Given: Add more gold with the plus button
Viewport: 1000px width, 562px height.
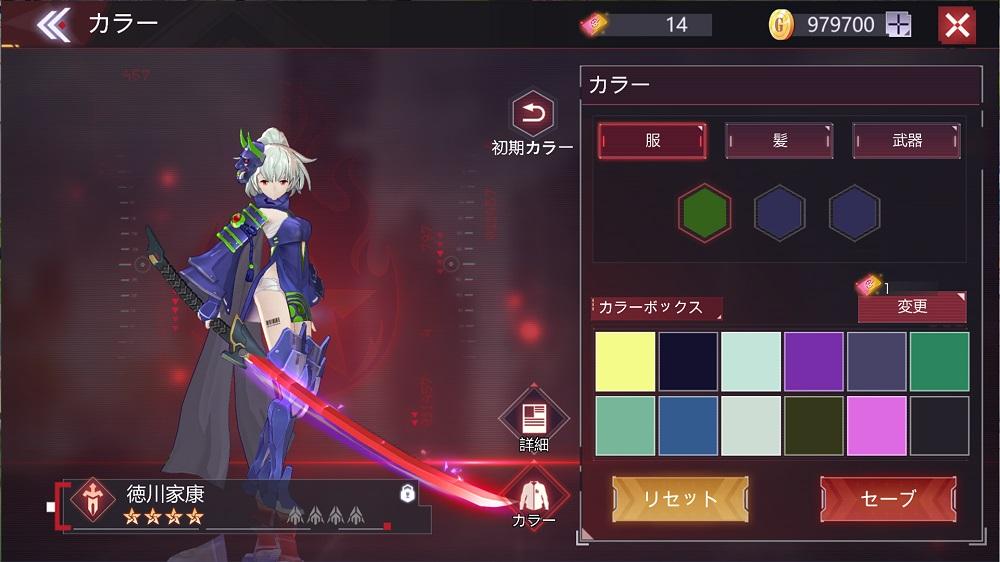Looking at the screenshot, I should (x=898, y=25).
